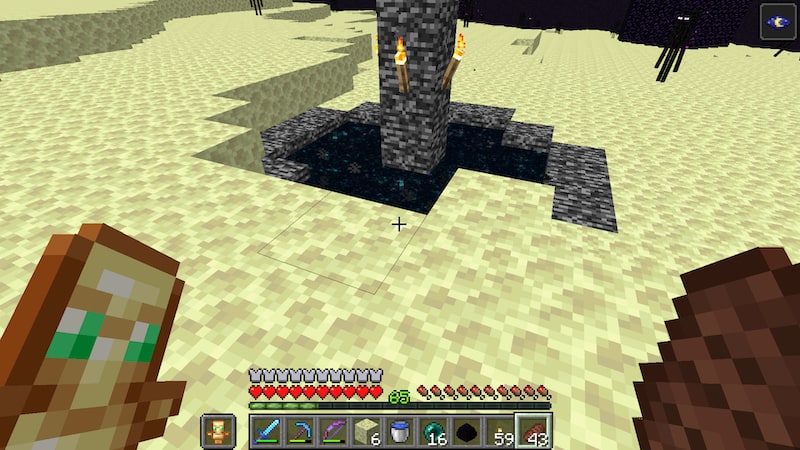The image size is (800, 450).
Task: Select the torch stack of 59
Action: tap(501, 431)
